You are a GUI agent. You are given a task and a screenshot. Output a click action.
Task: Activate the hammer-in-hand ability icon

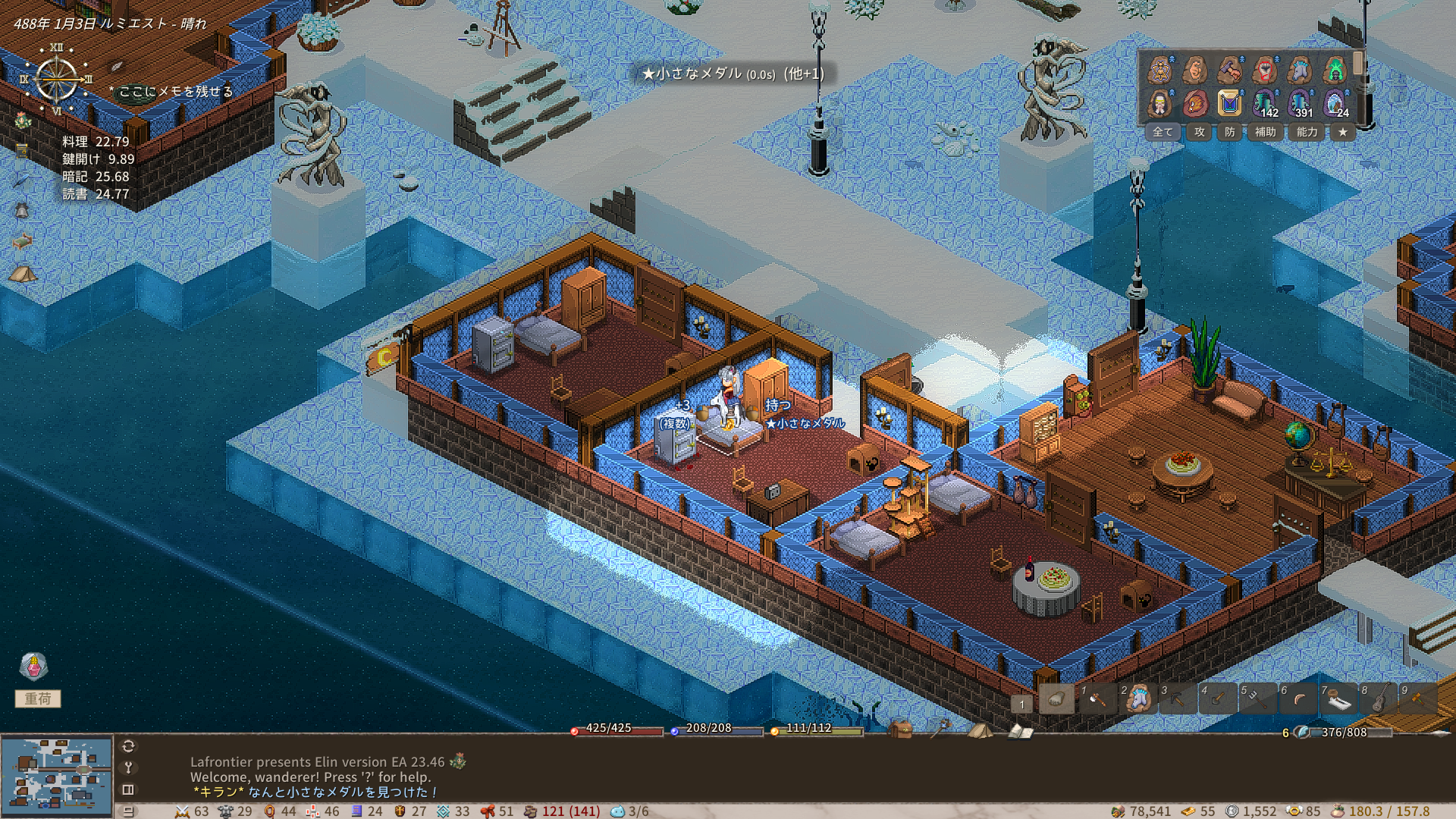point(1229,71)
